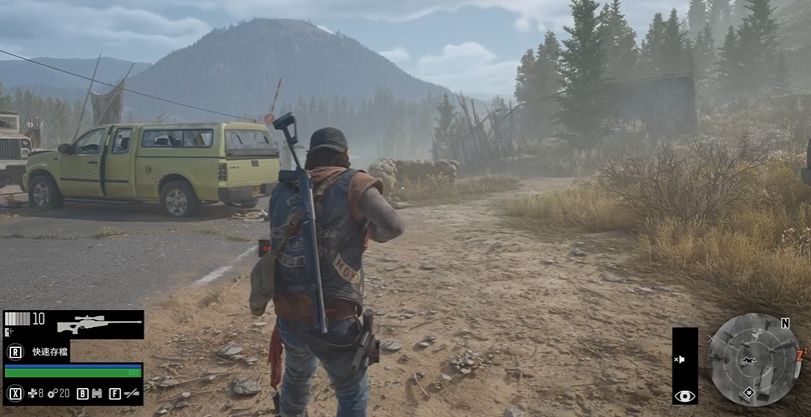Image resolution: width=811 pixels, height=417 pixels.
Task: Open the circular minimap
Action: (x=754, y=359)
